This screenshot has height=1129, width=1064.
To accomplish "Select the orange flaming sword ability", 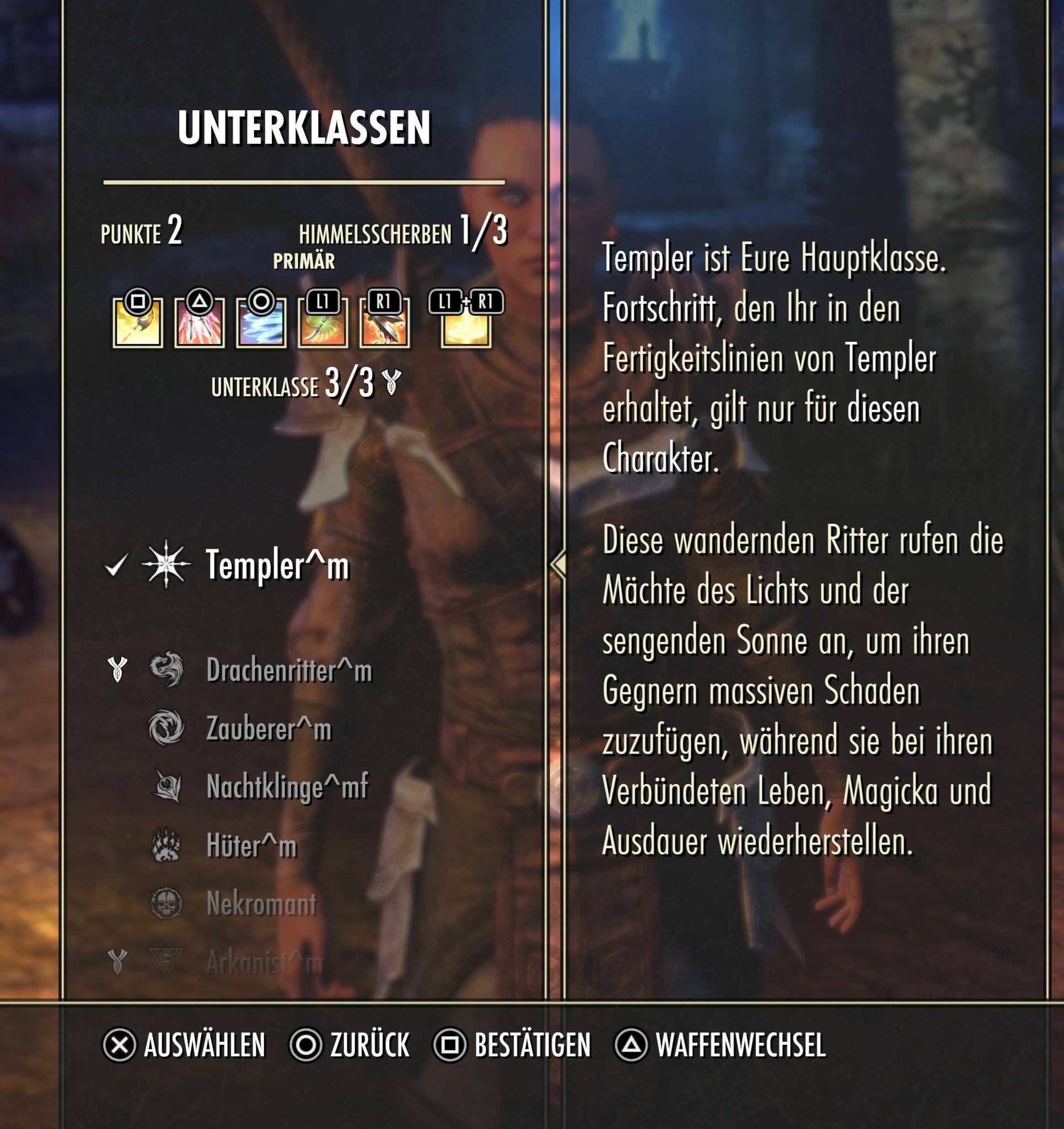I will [384, 324].
